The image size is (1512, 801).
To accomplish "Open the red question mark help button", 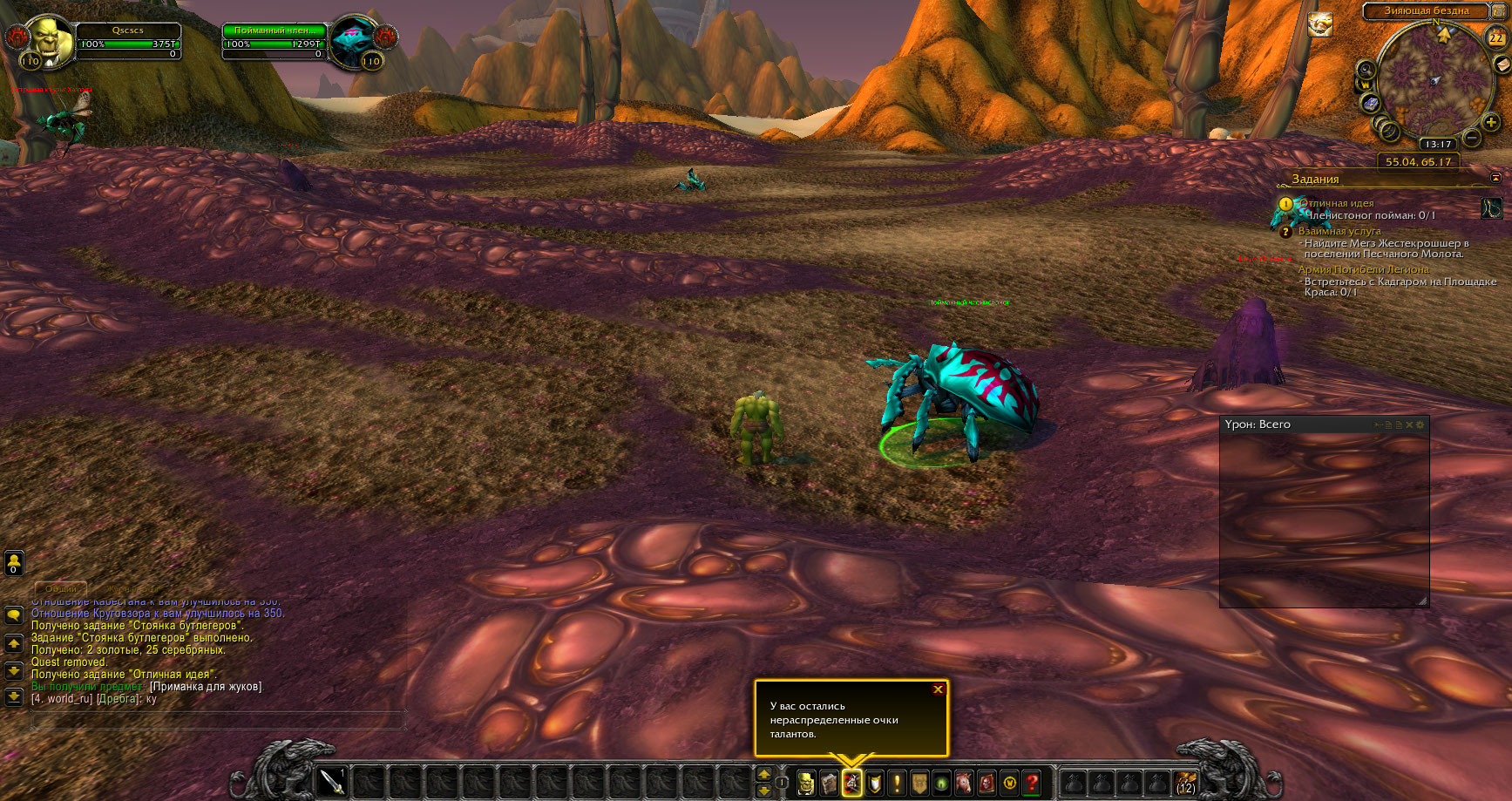I will coord(1033,783).
